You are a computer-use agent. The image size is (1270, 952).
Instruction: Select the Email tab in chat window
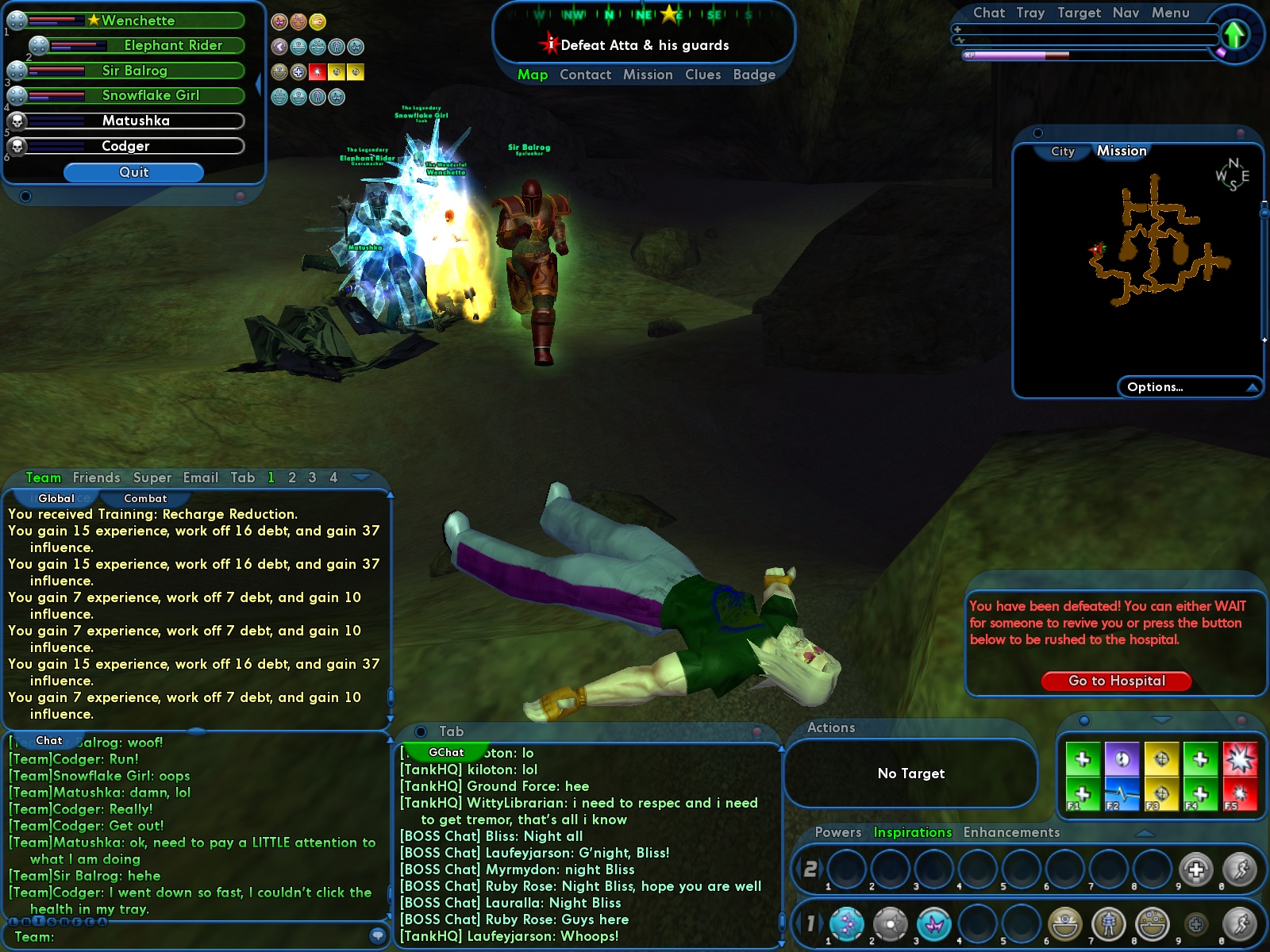coord(200,478)
